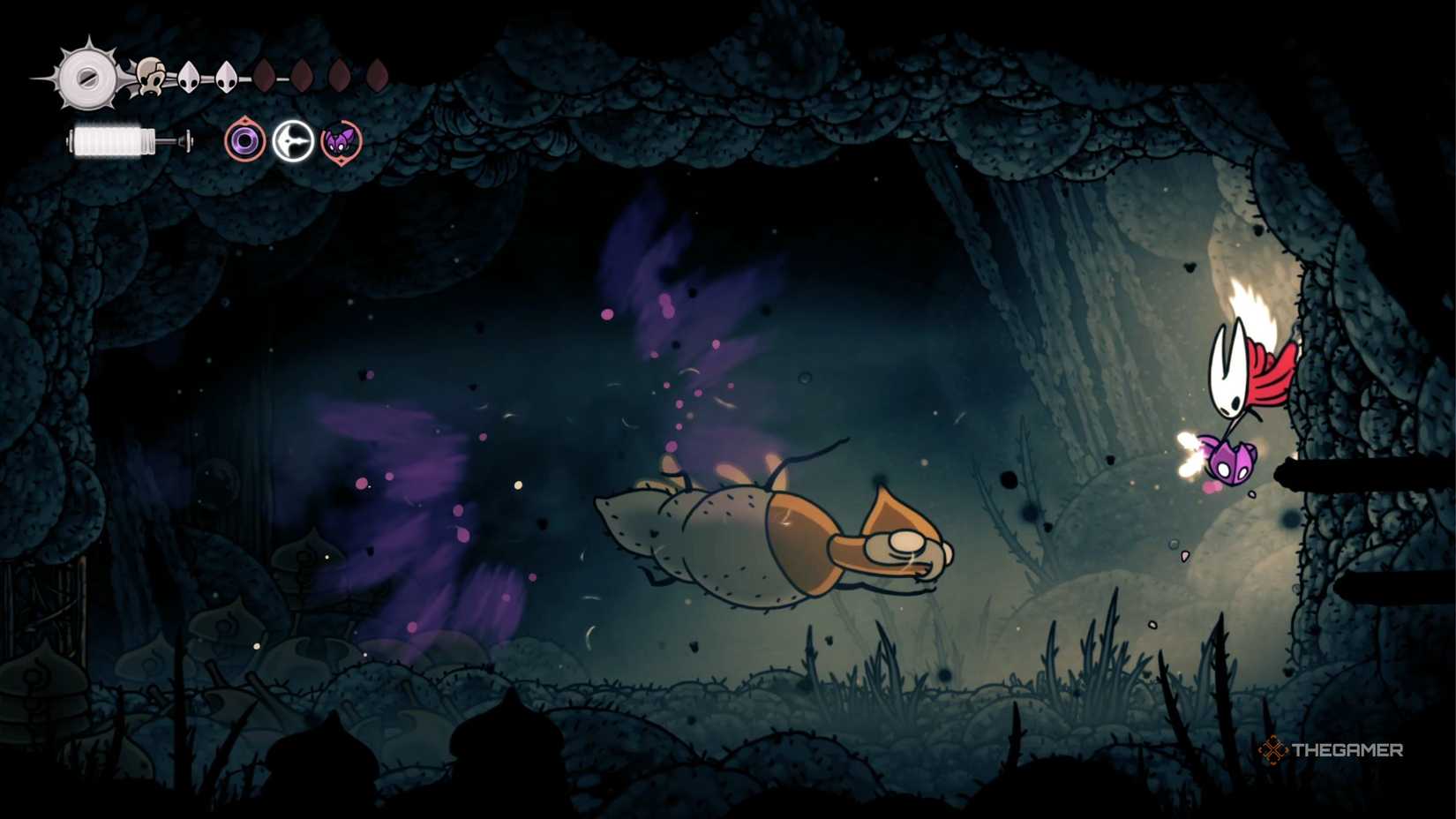Expand the tool belt row of equipped tools
The image size is (1456, 819).
pos(294,141)
